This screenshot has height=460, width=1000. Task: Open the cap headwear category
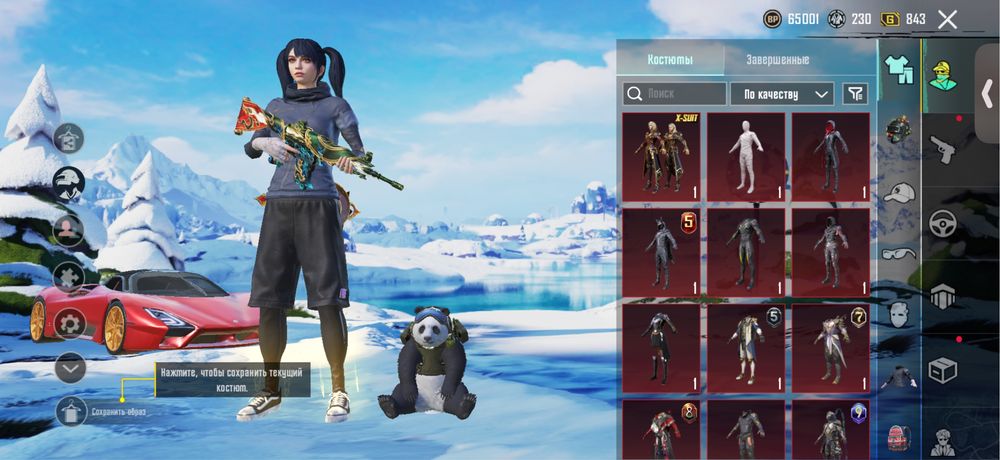[899, 191]
